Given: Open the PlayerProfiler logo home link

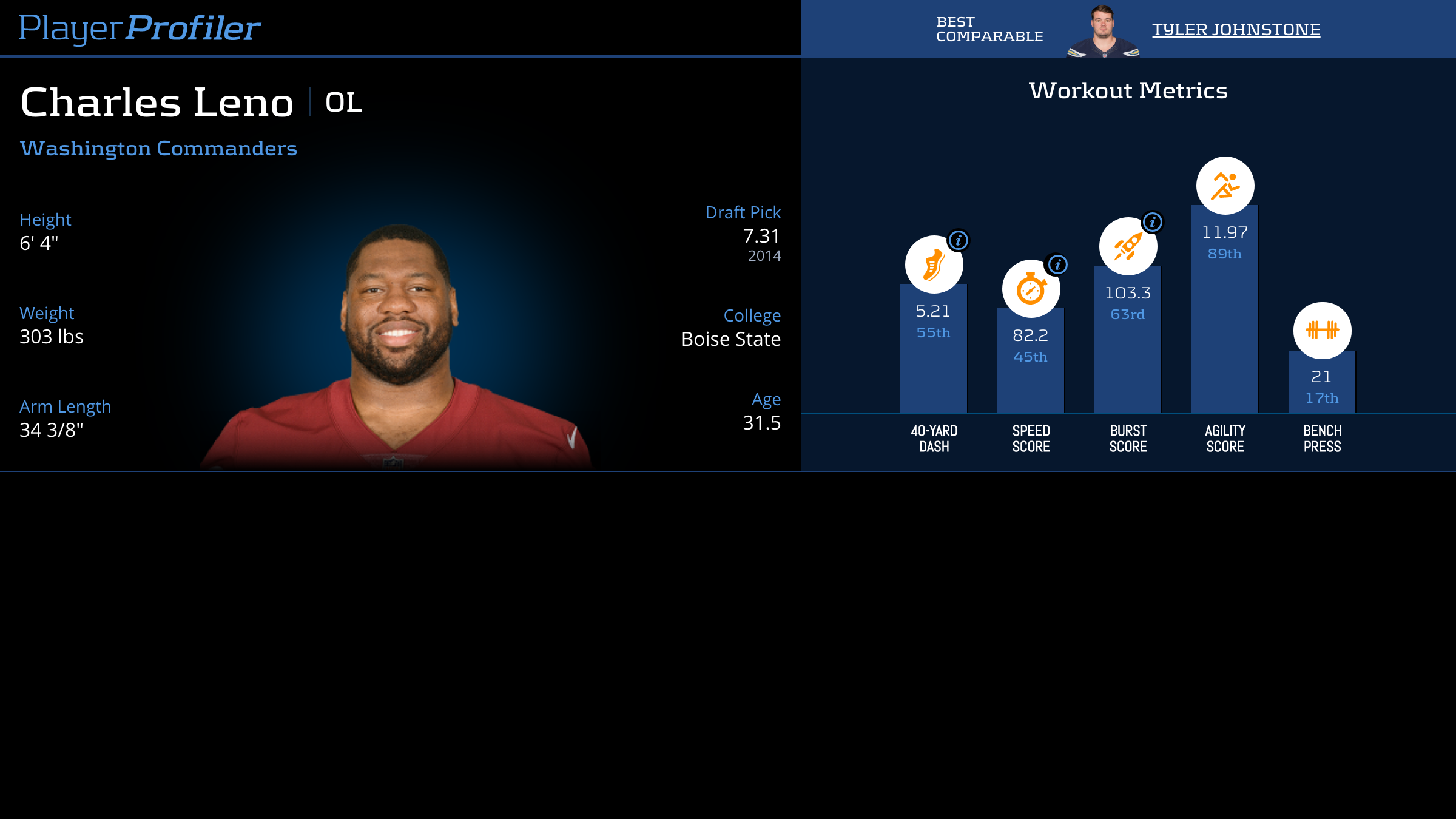Looking at the screenshot, I should [x=140, y=28].
